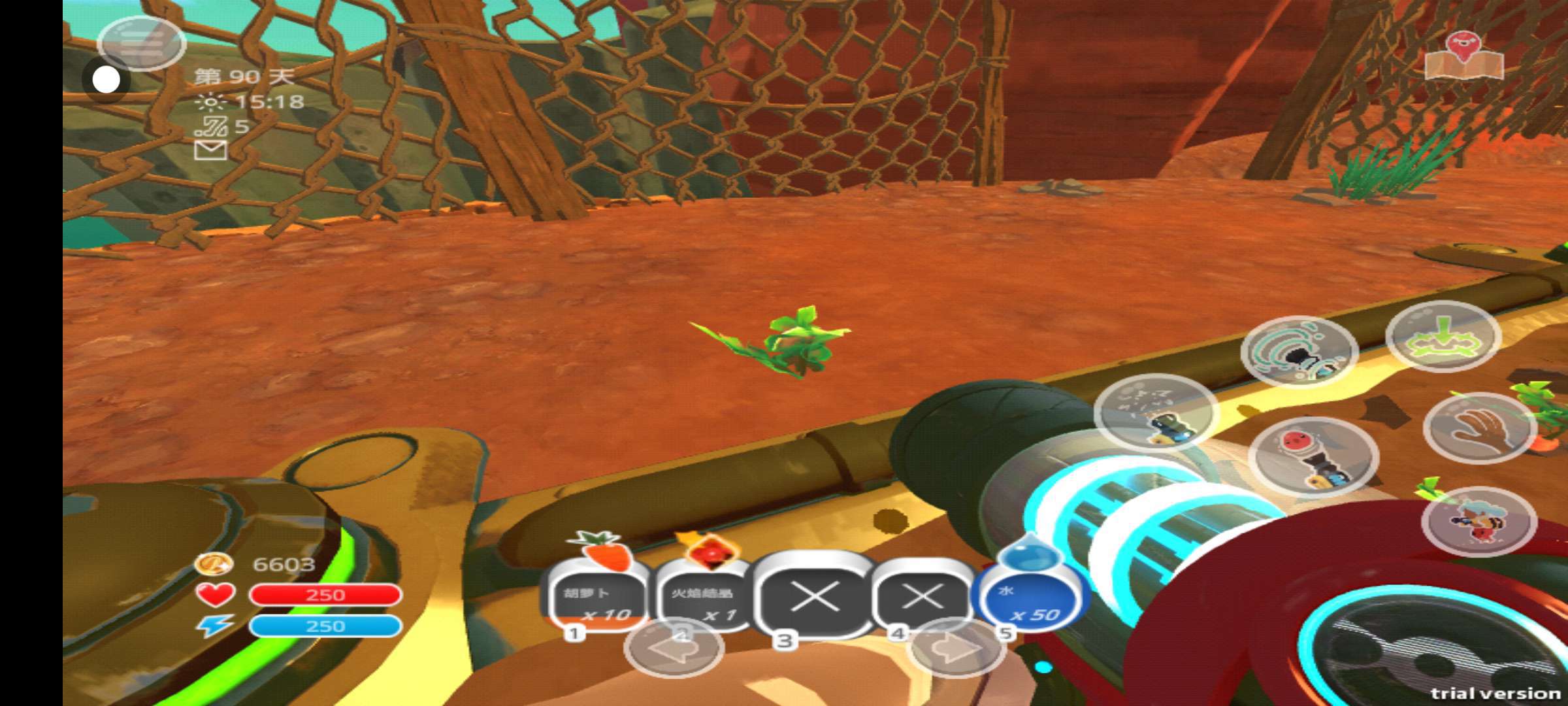Tap the green downward arrow slime button
Viewport: 1568px width, 706px height.
(1443, 337)
